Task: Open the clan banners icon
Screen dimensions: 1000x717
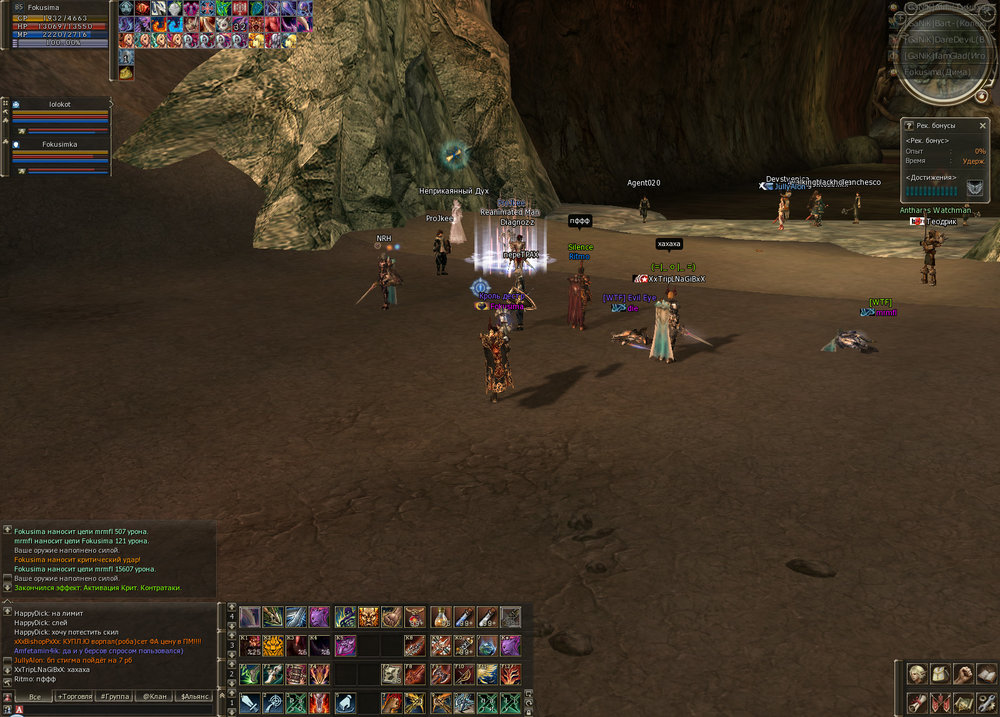Action: (940, 700)
